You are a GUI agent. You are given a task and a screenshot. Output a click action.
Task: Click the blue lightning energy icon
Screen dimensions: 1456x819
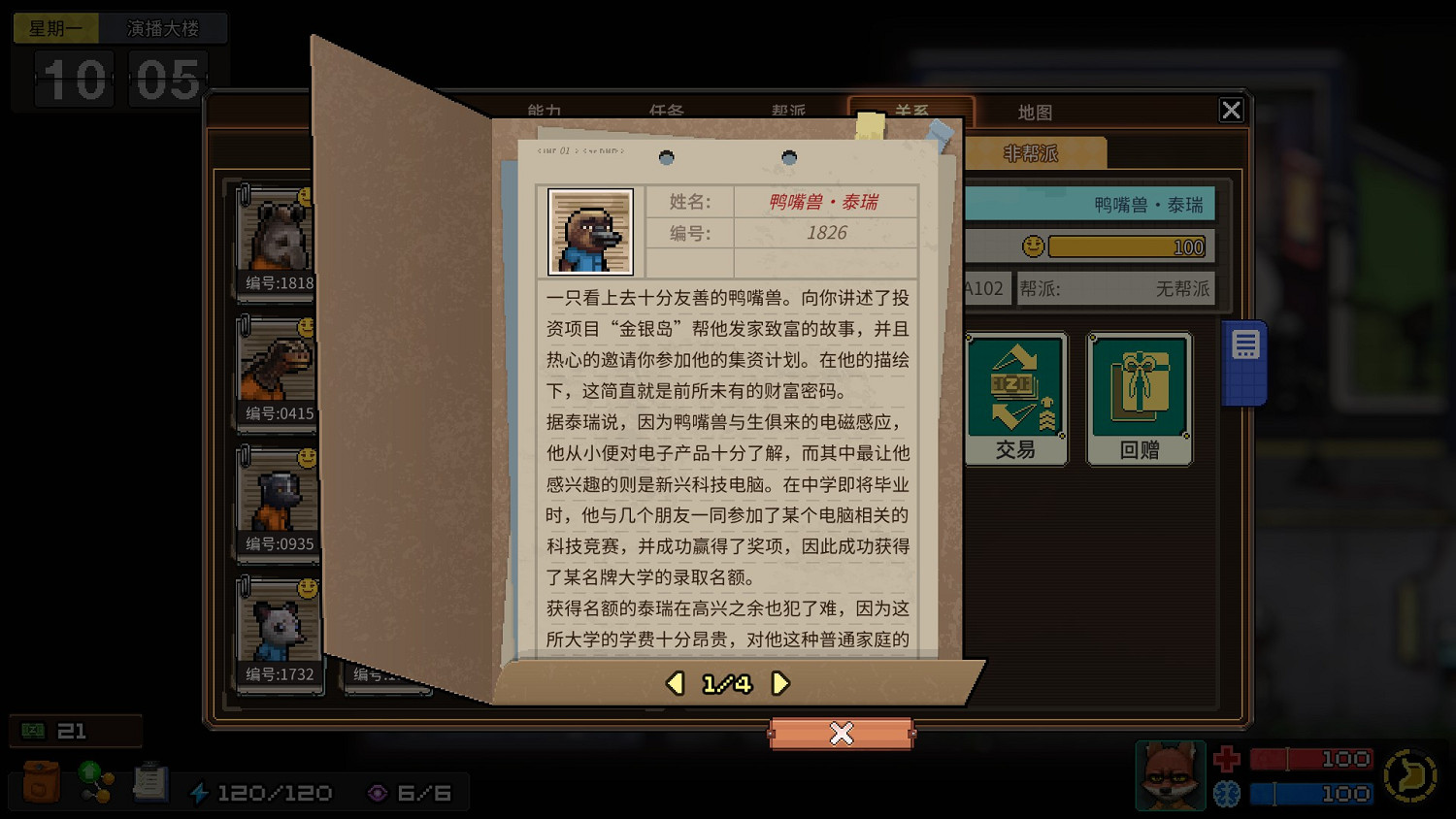pyautogui.click(x=201, y=792)
